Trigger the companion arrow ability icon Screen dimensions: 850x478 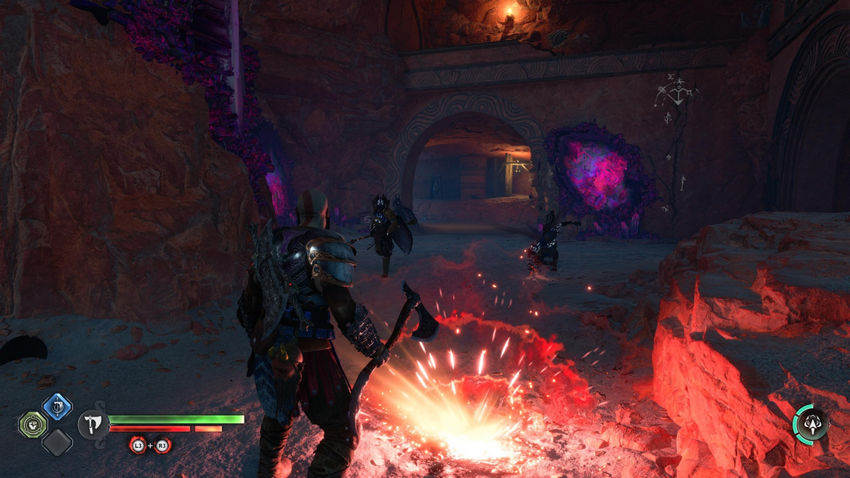(810, 423)
